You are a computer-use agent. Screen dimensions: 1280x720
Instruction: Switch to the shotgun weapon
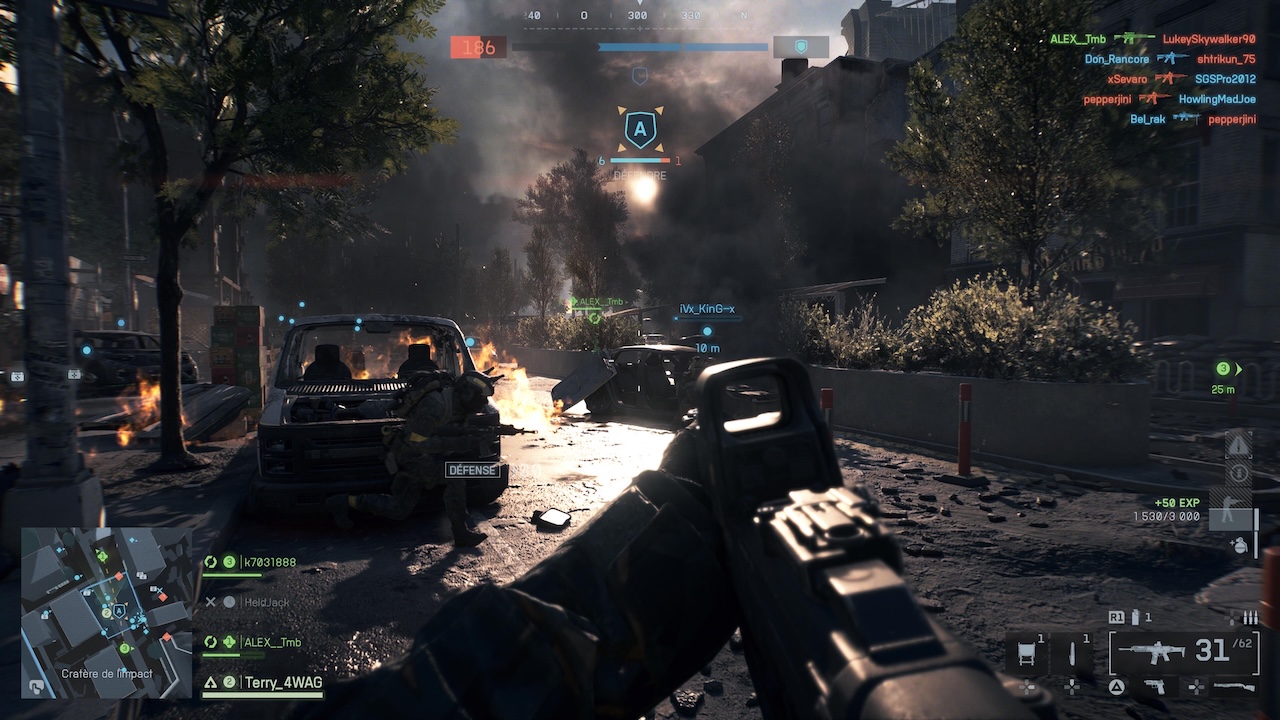pyautogui.click(x=1234, y=687)
